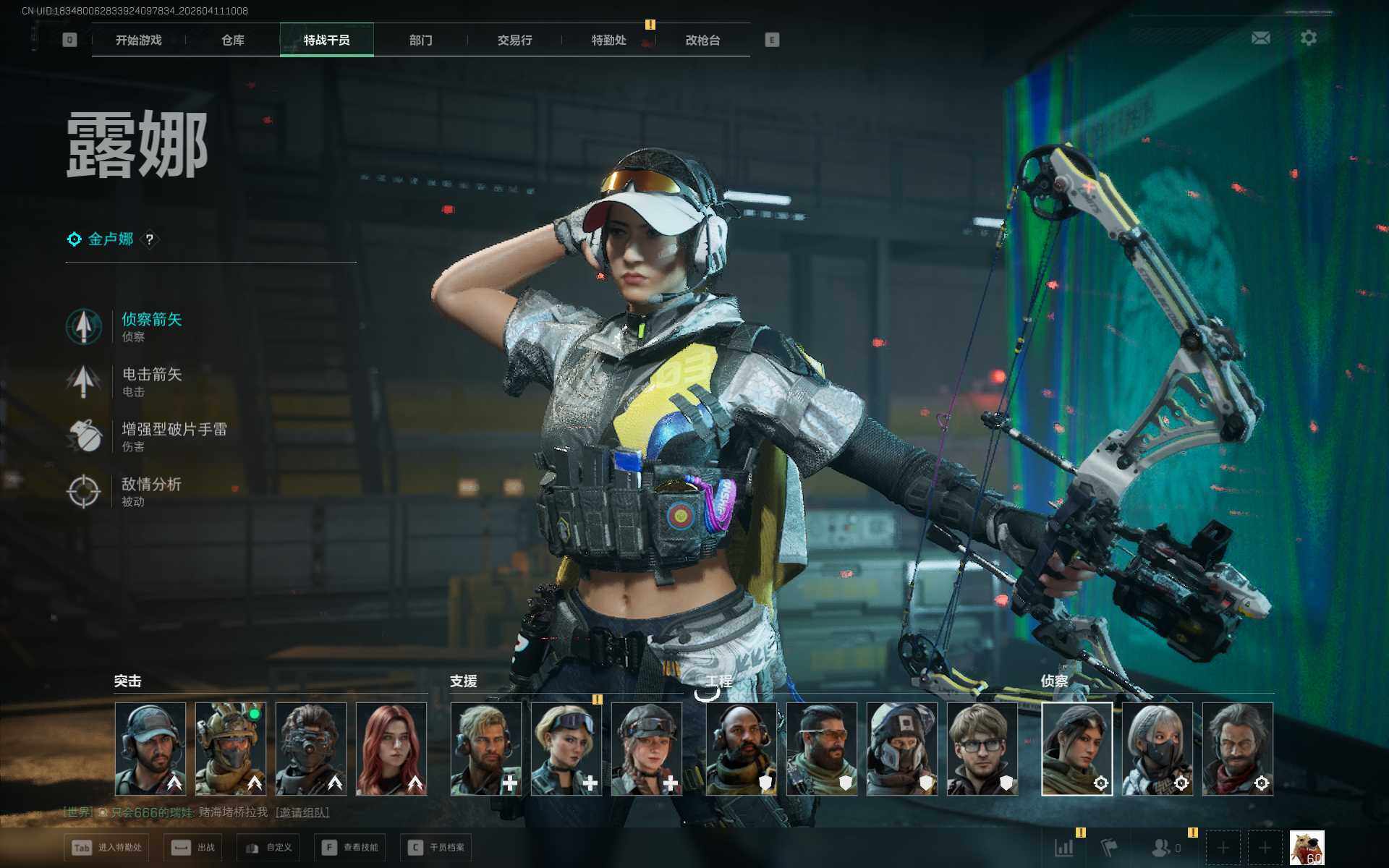Open the mail envelope icon
This screenshot has width=1389, height=868.
[1260, 38]
